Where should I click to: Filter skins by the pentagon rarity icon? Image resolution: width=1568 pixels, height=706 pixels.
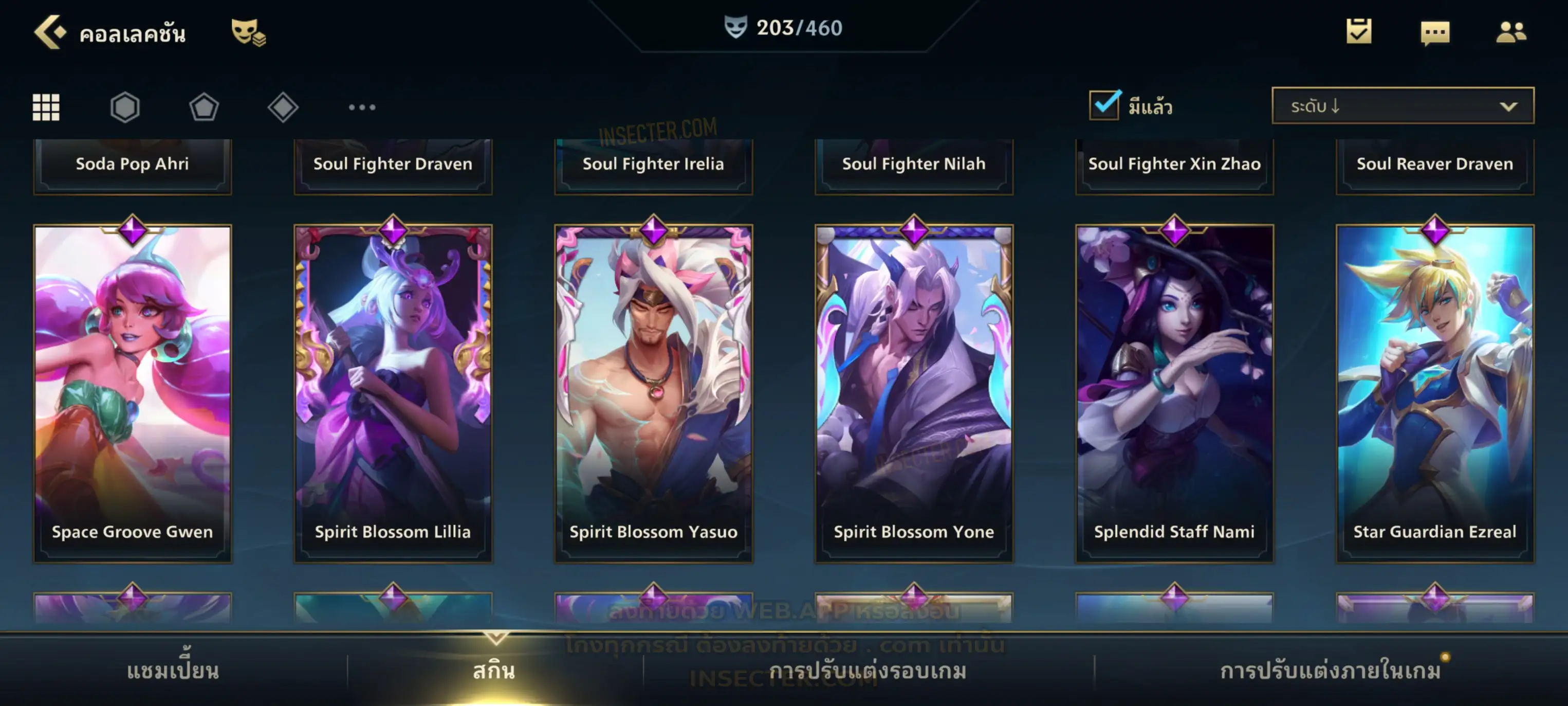tap(204, 107)
